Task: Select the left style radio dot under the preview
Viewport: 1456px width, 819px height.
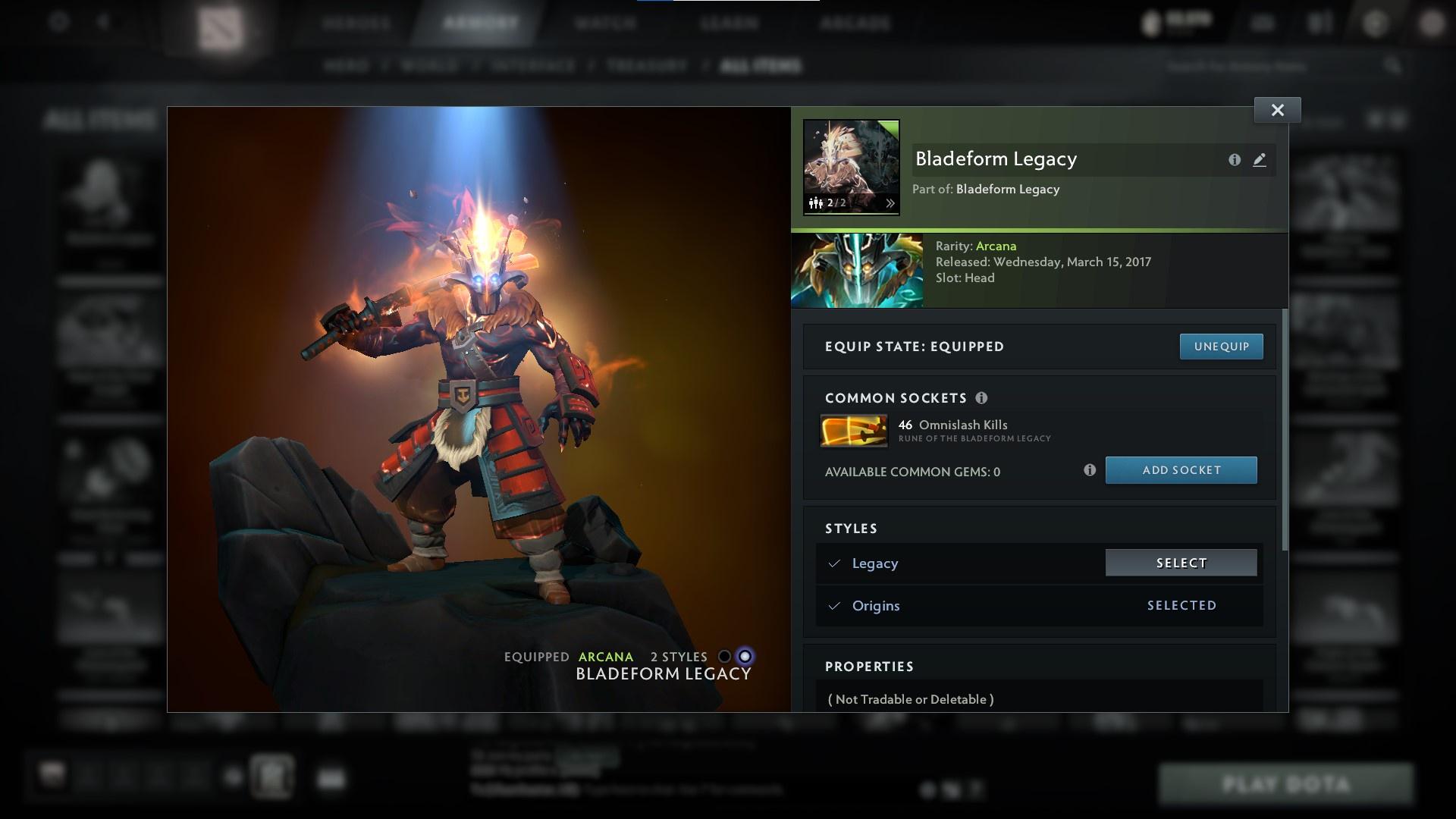Action: pos(723,657)
